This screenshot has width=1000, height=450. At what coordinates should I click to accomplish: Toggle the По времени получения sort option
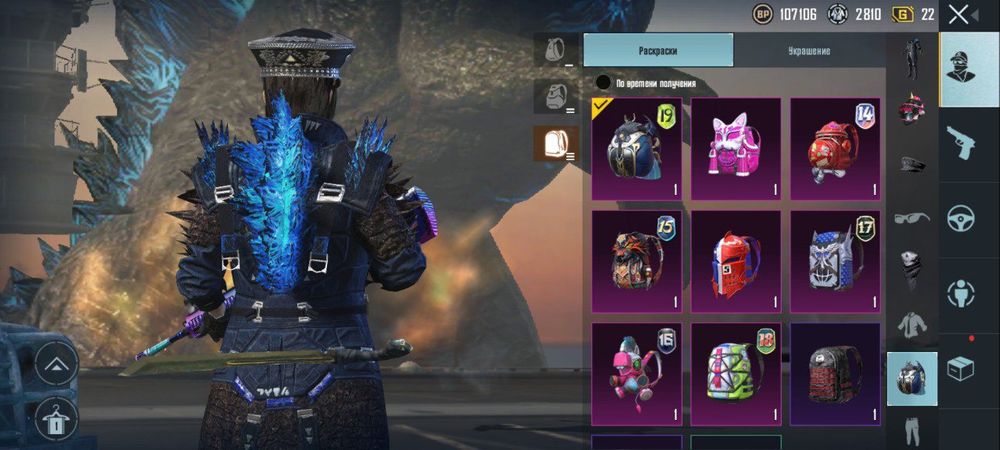pos(603,83)
